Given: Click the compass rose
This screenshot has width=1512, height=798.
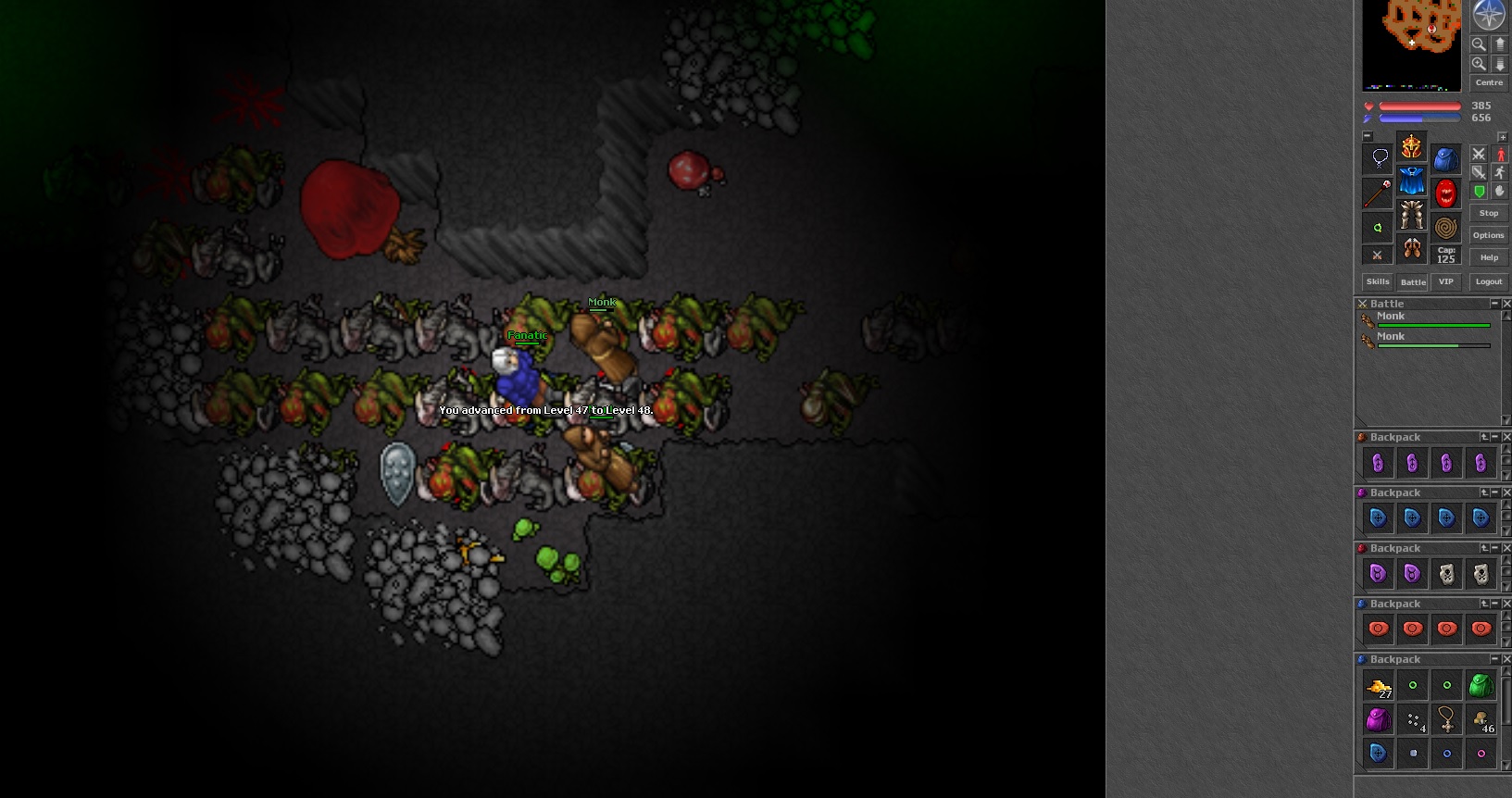Looking at the screenshot, I should (1489, 15).
